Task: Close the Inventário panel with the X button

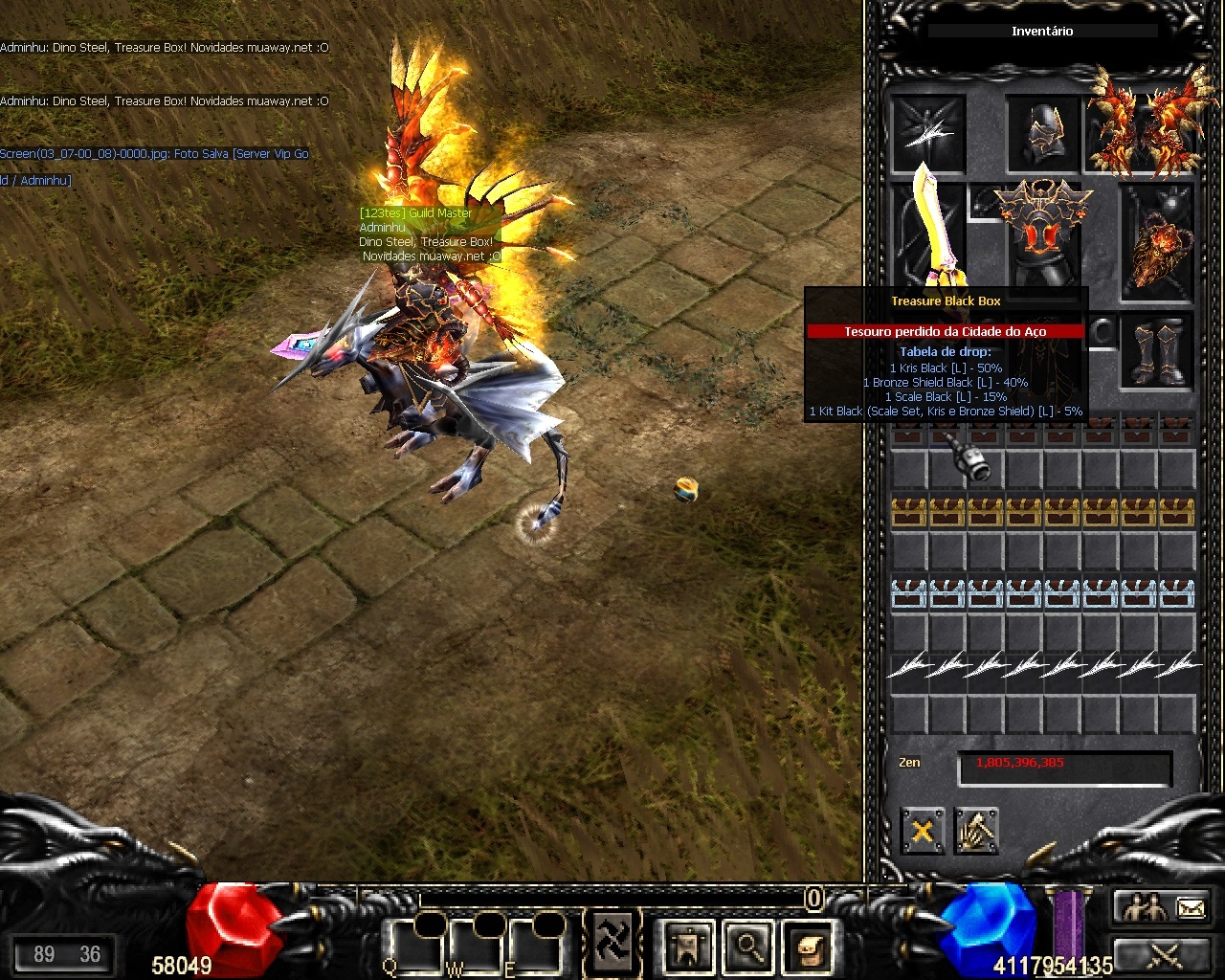Action: click(923, 831)
